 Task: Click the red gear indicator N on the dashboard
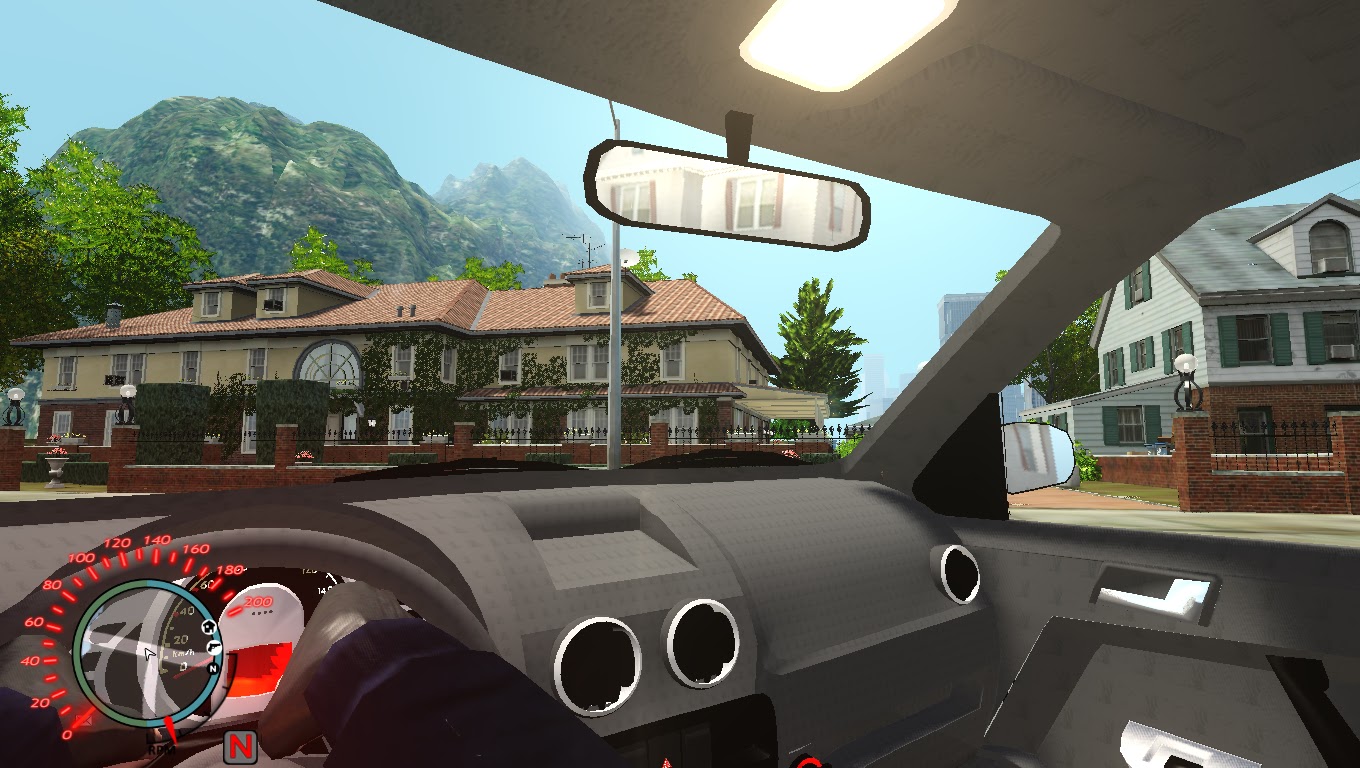(241, 748)
